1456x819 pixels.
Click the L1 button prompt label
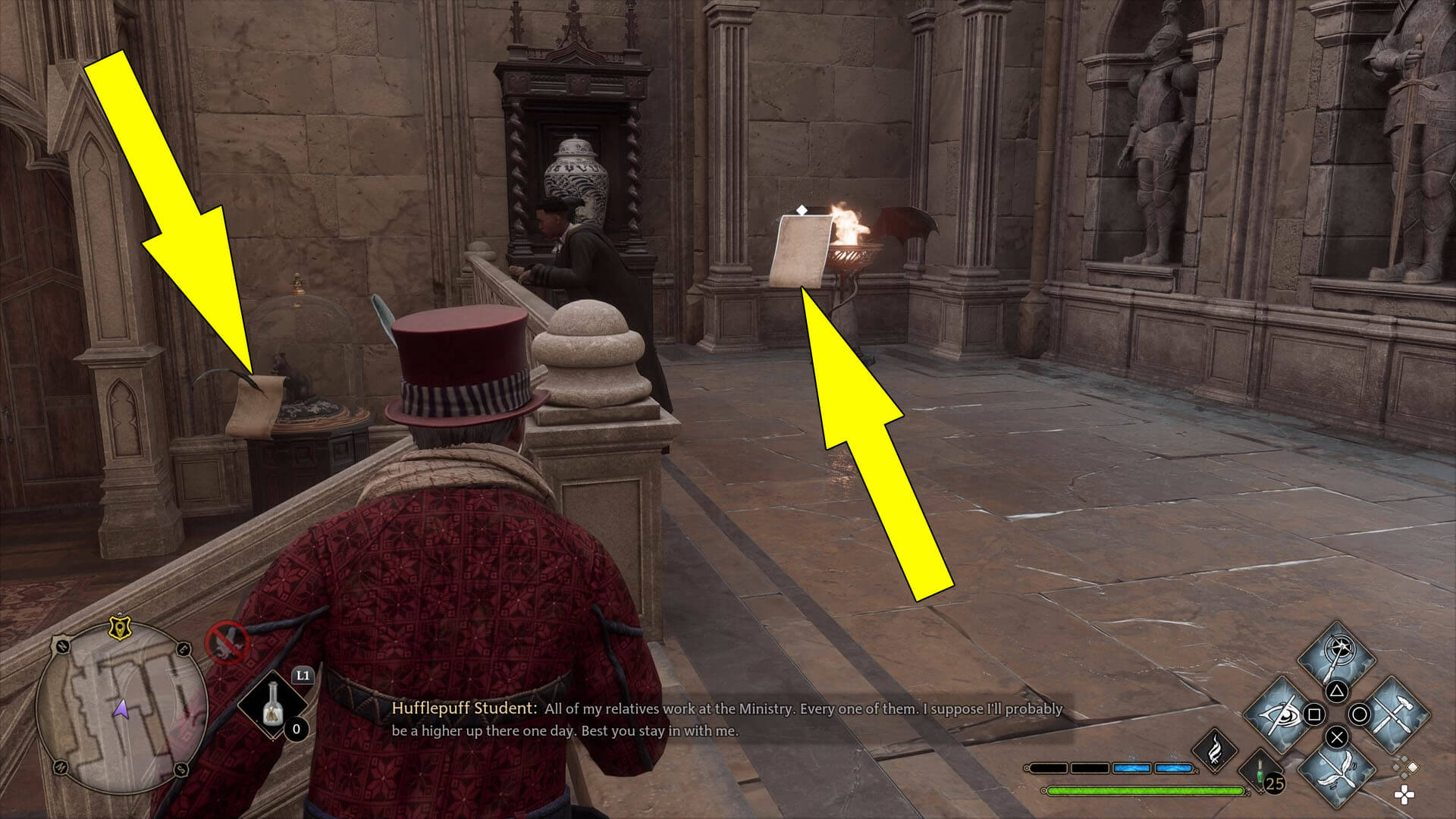(303, 675)
